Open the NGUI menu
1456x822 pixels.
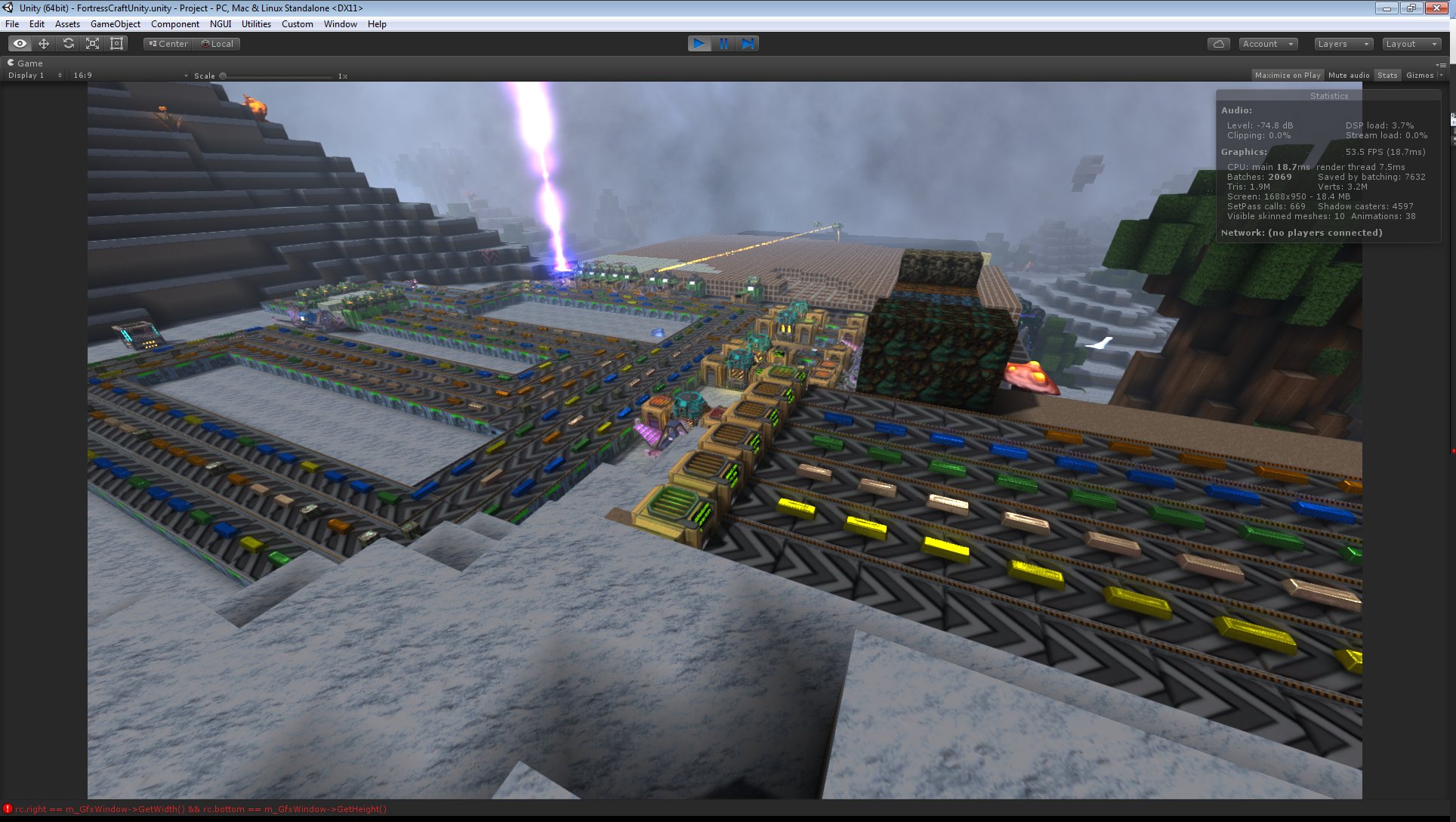(220, 23)
